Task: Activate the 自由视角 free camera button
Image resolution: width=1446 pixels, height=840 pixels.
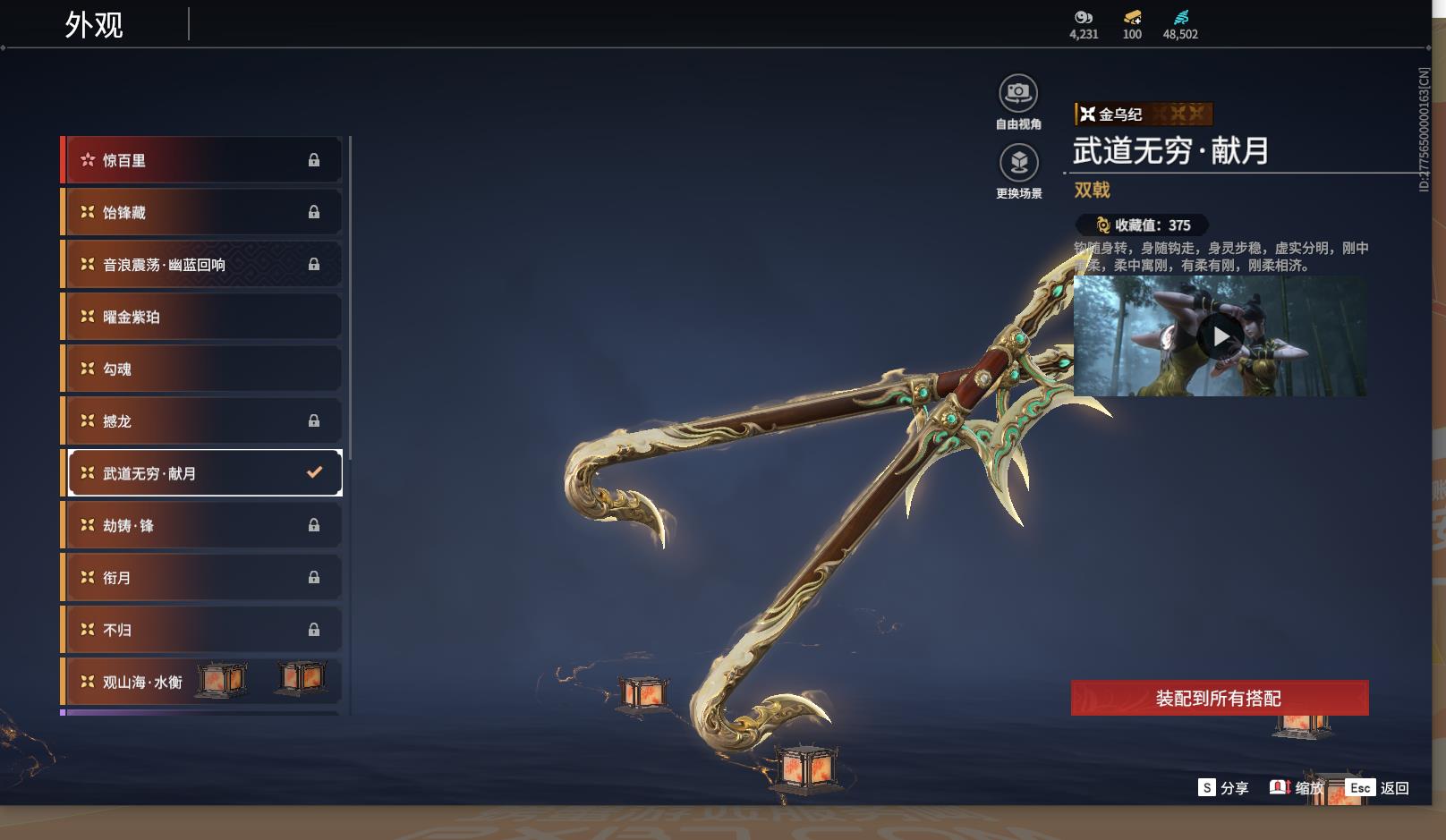Action: (x=1018, y=94)
